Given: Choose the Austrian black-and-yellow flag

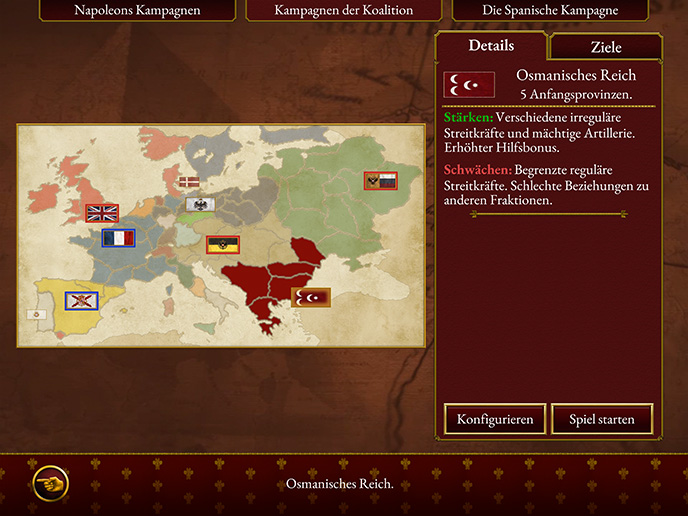Looking at the screenshot, I should (x=222, y=244).
